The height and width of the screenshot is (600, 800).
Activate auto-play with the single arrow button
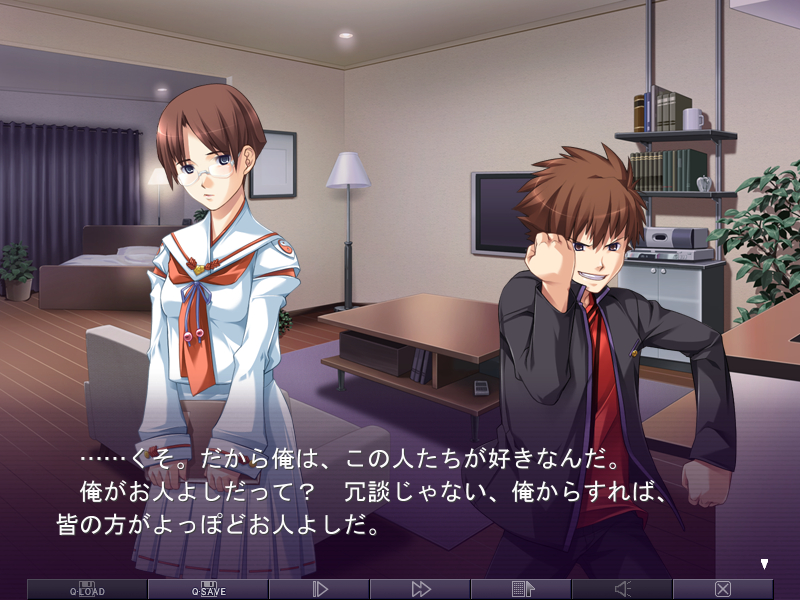[320, 589]
